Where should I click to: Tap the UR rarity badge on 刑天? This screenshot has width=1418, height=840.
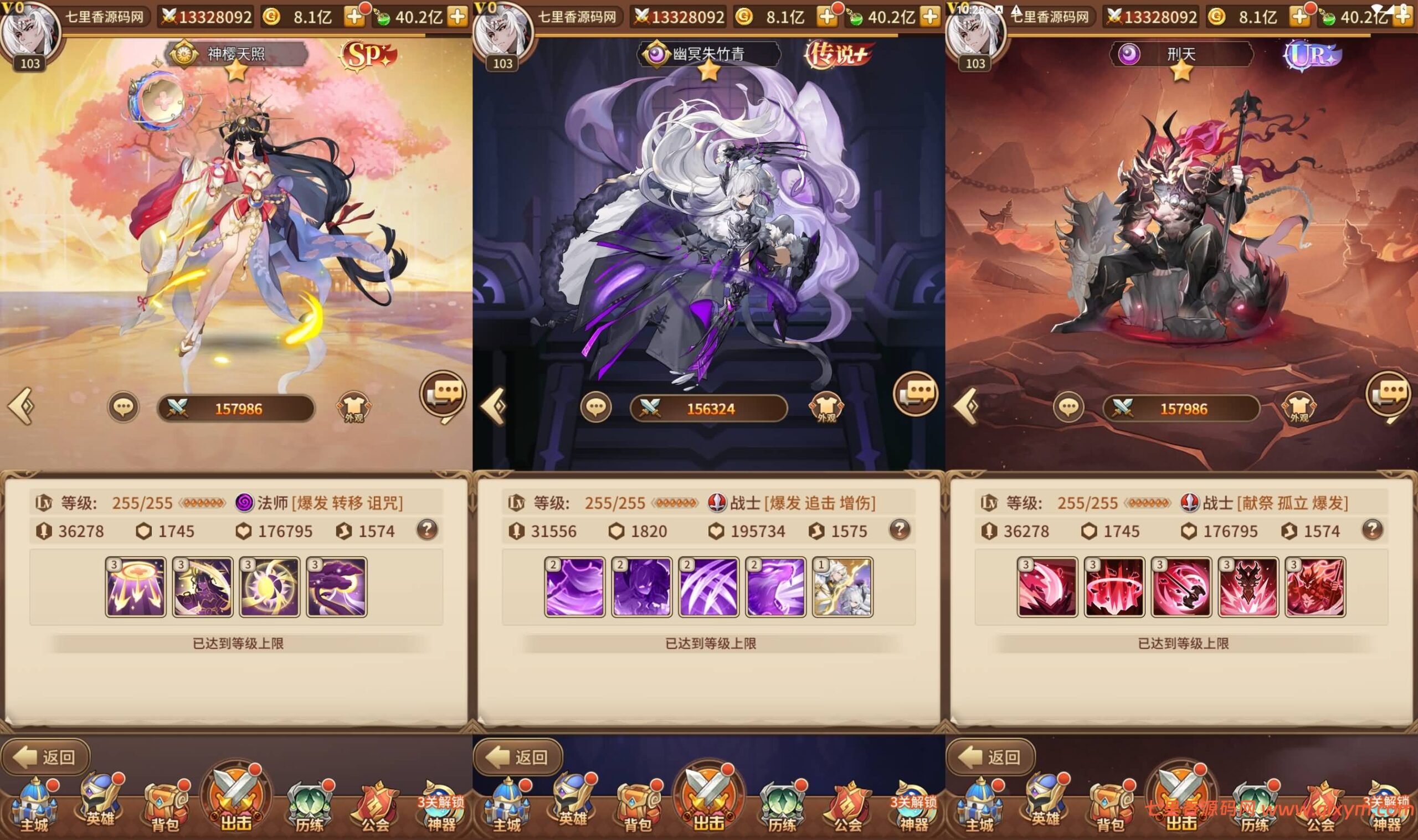tap(1312, 55)
